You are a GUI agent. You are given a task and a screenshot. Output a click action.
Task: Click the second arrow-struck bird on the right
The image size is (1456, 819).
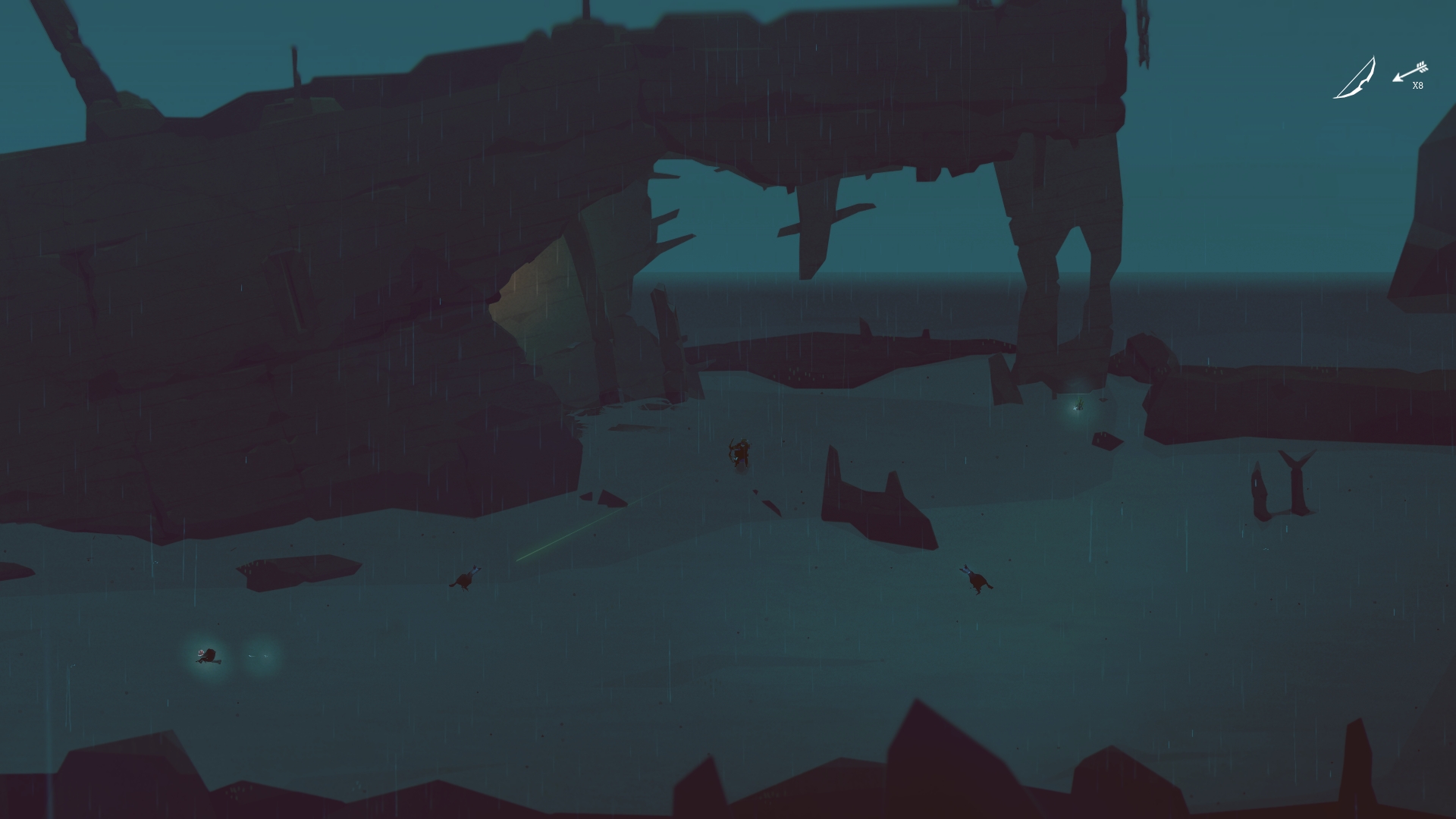point(977,581)
